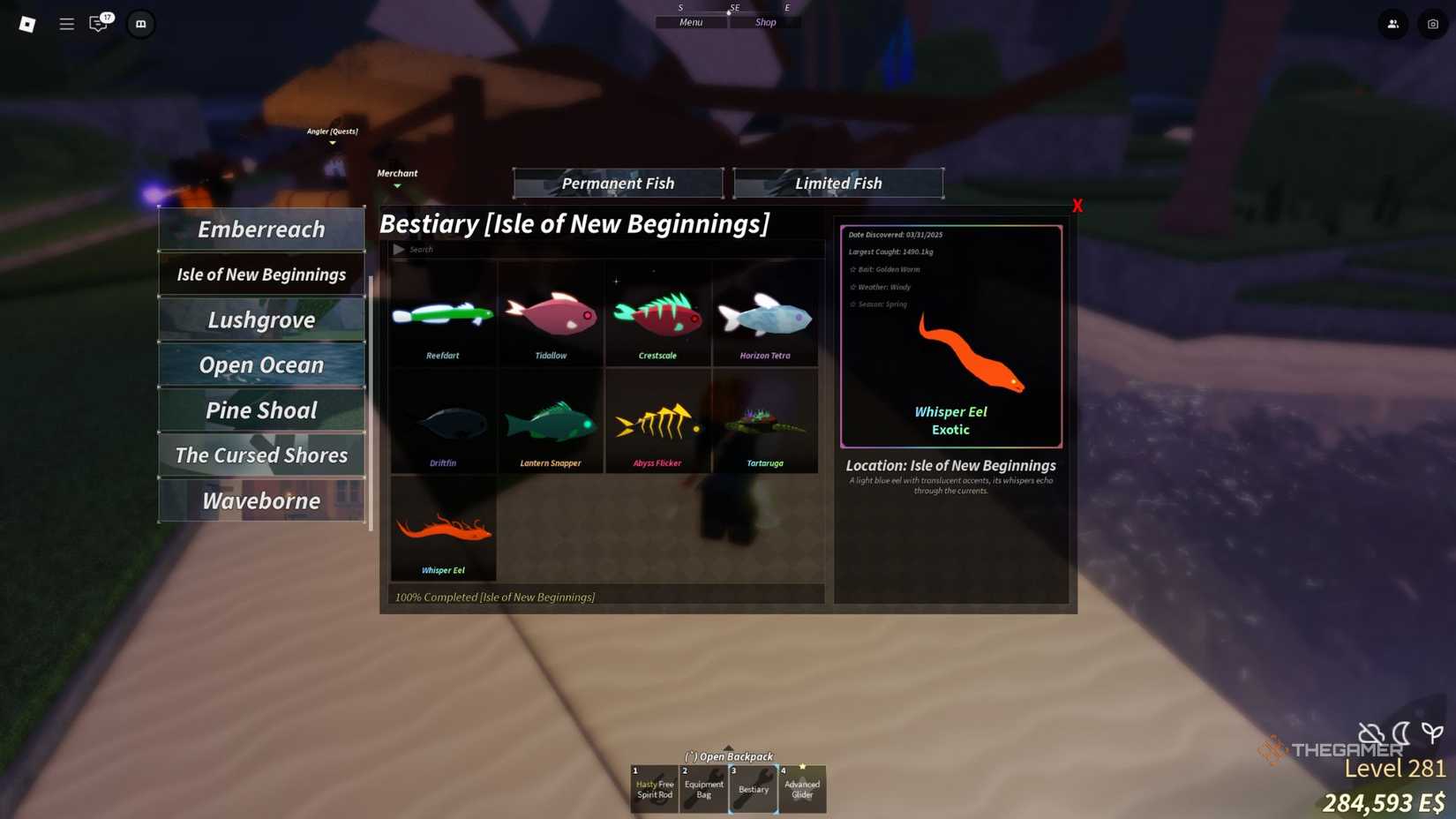Expand the Merchant dropdown arrow

pyautogui.click(x=397, y=186)
